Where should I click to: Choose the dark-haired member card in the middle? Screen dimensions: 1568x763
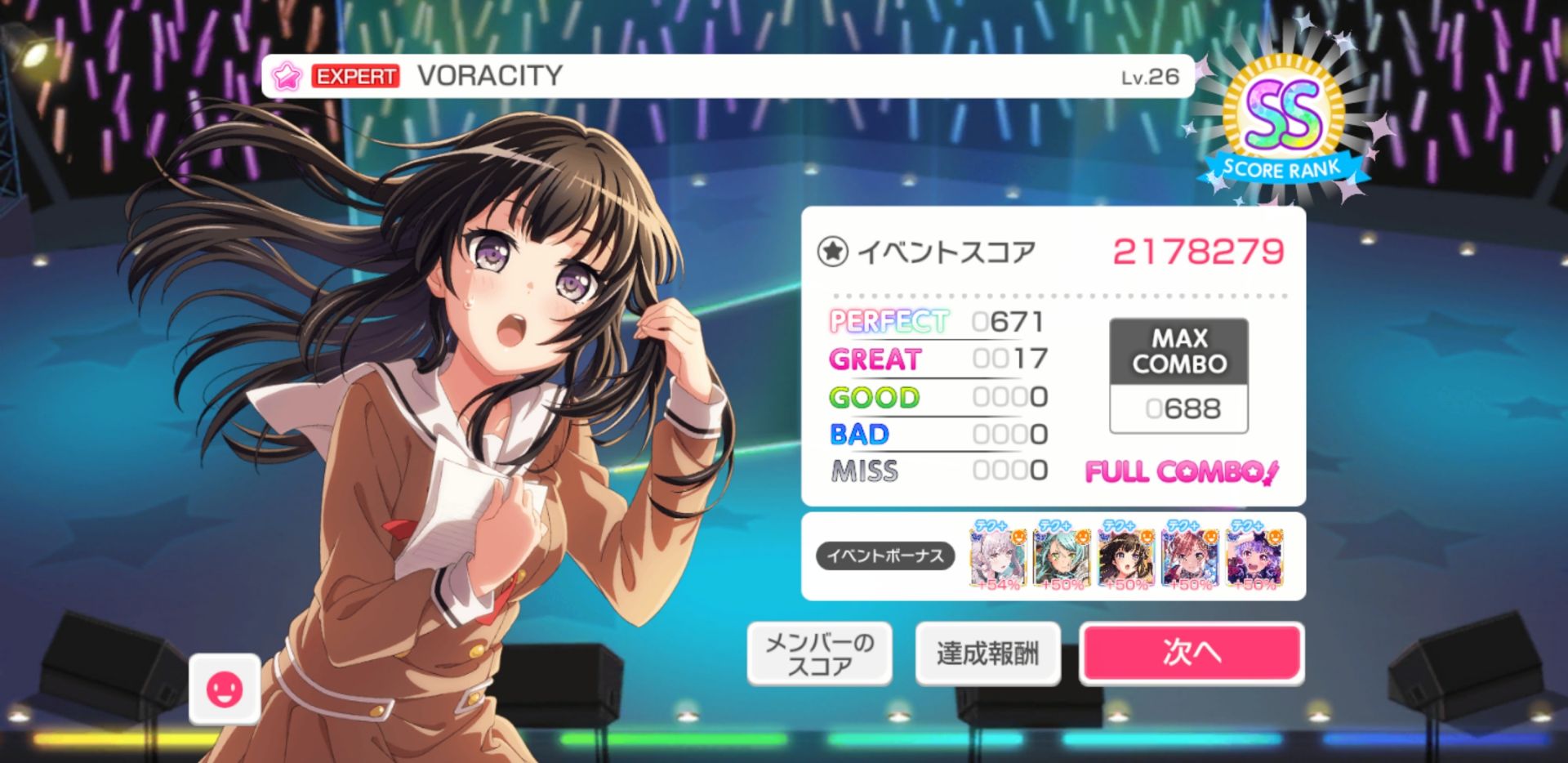click(1125, 556)
